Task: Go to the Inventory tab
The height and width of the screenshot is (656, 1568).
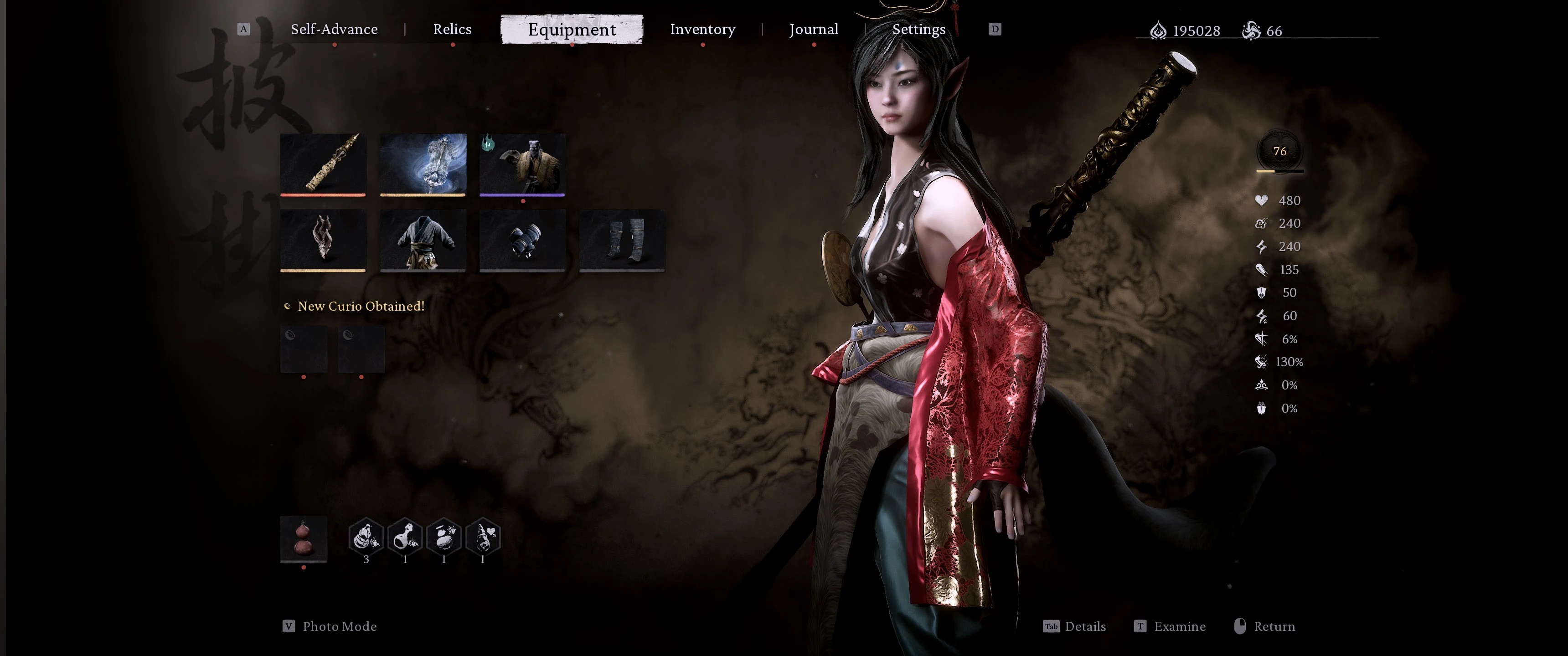Action: pyautogui.click(x=702, y=29)
